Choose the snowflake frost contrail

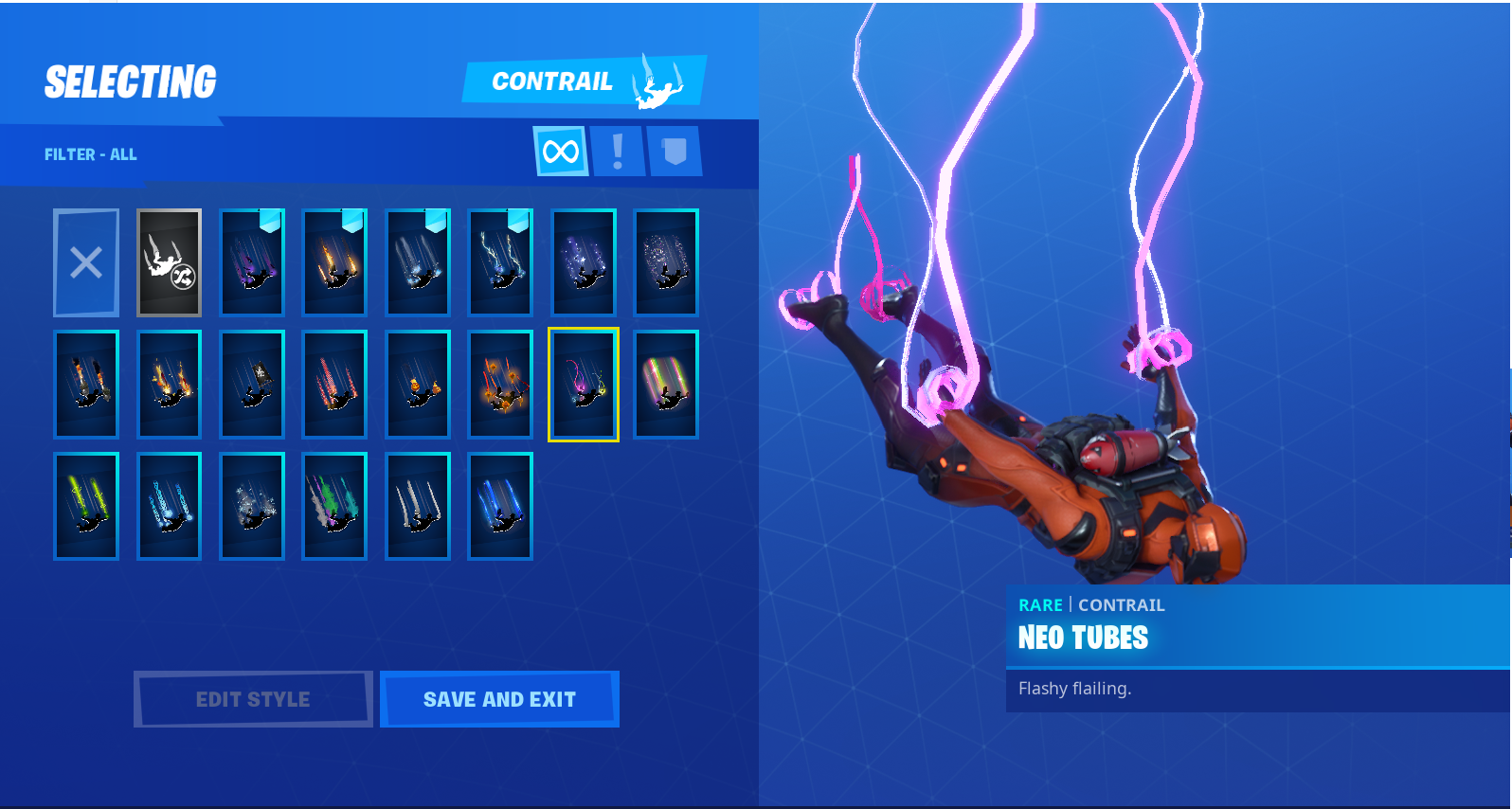pos(253,506)
